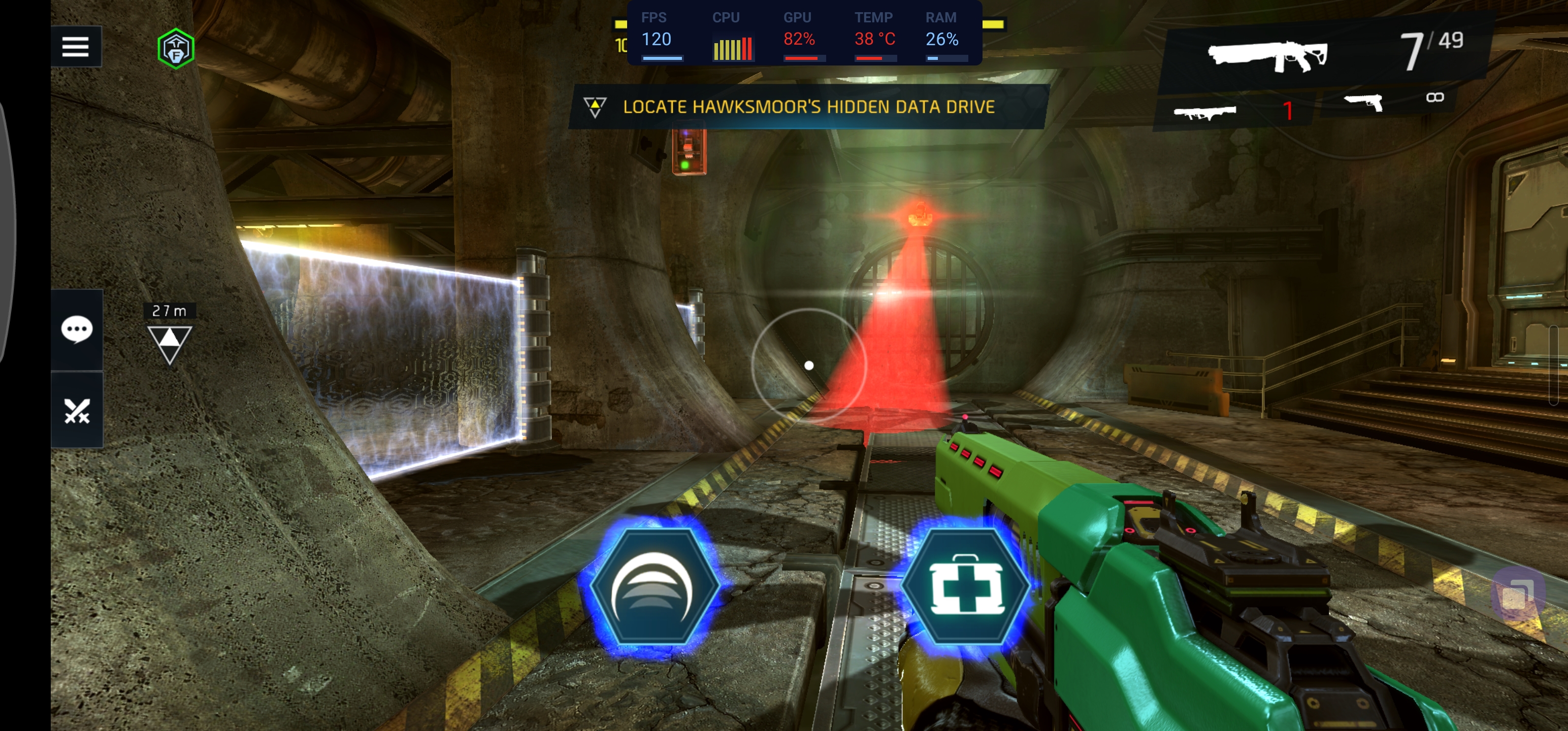
Task: Tap the crossed swords button
Action: (x=77, y=411)
